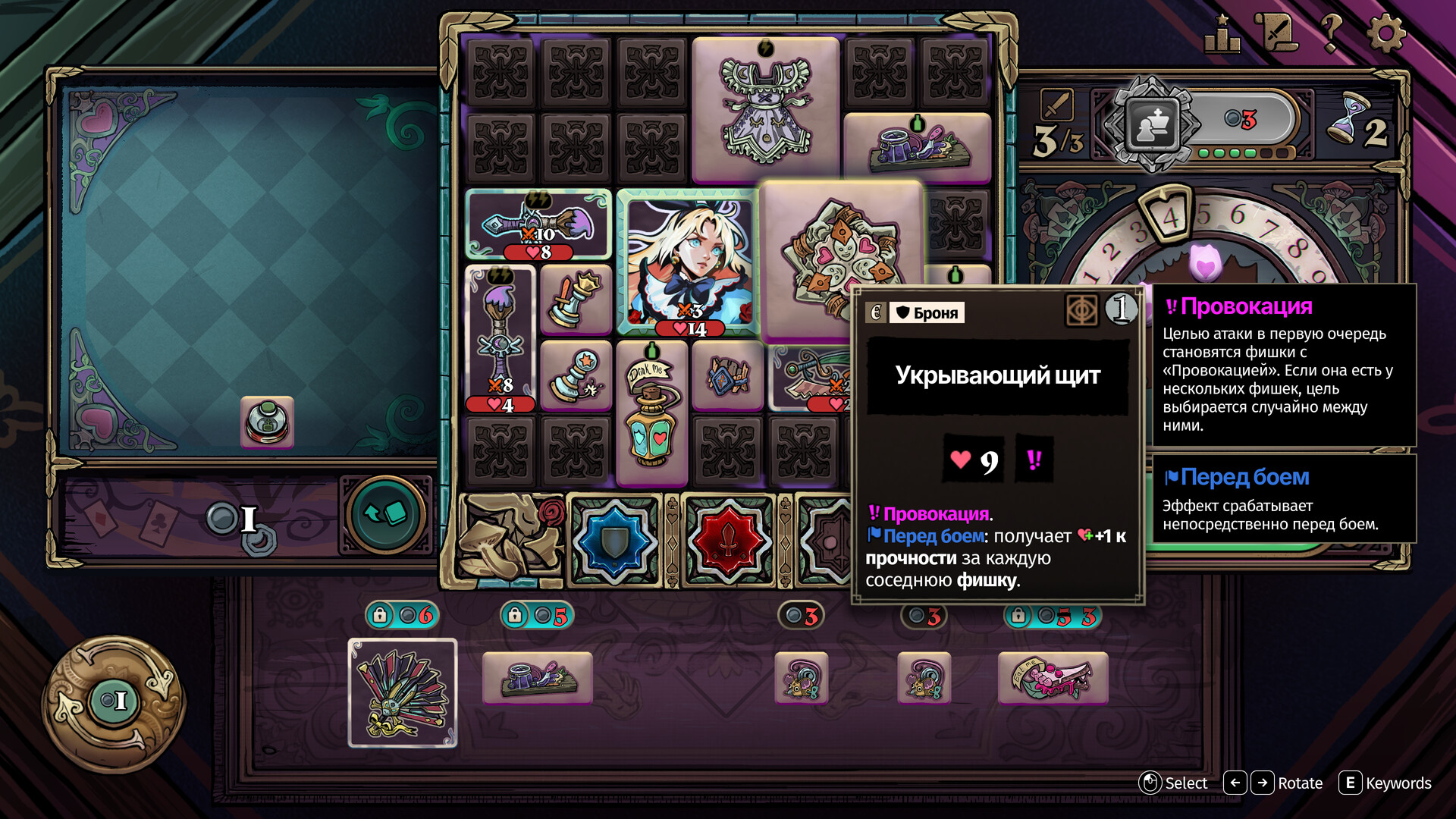Click the chess king badge icon
This screenshot has width=1456, height=819.
(x=1153, y=124)
